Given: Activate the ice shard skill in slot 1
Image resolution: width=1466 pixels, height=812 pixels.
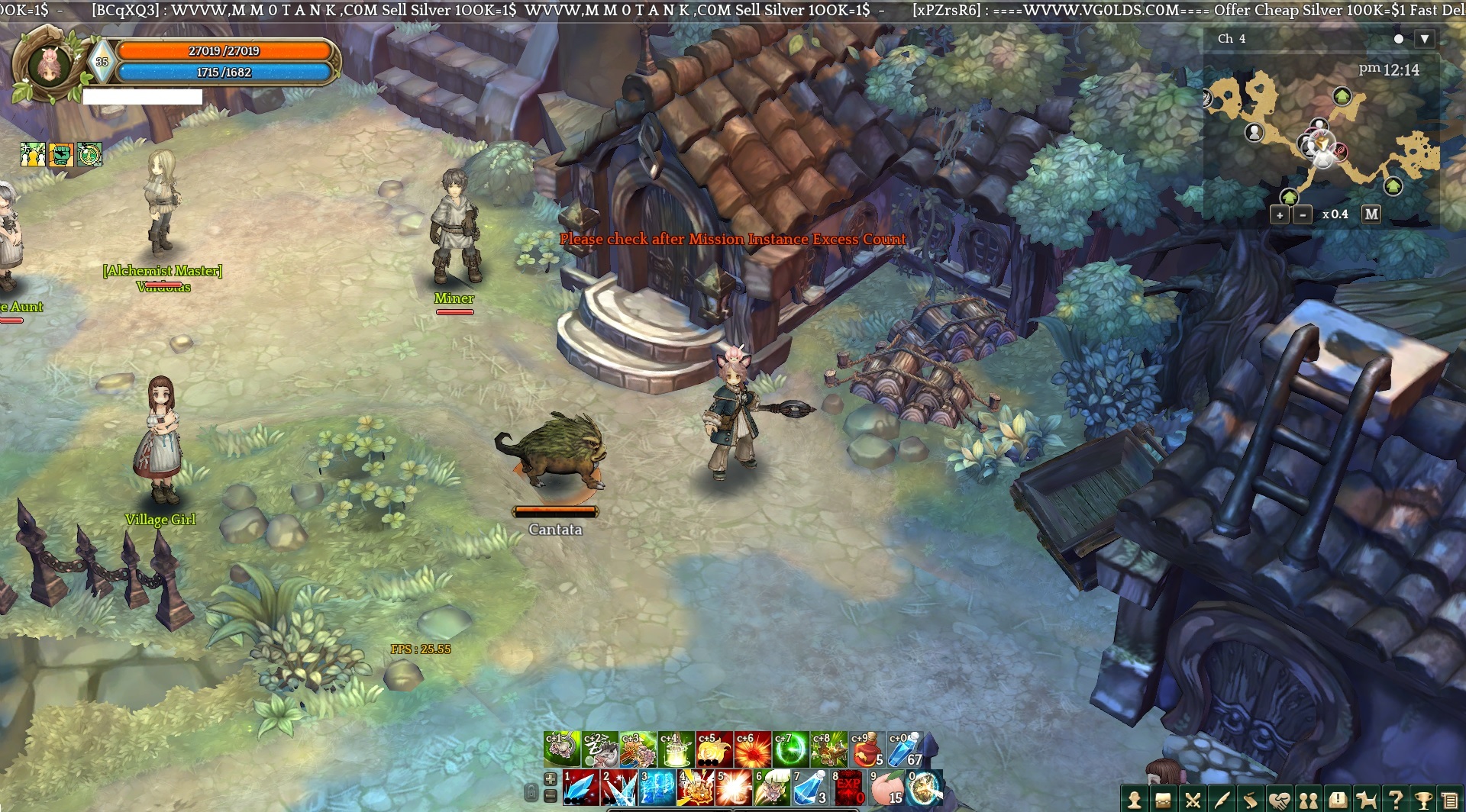Looking at the screenshot, I should click(x=580, y=788).
